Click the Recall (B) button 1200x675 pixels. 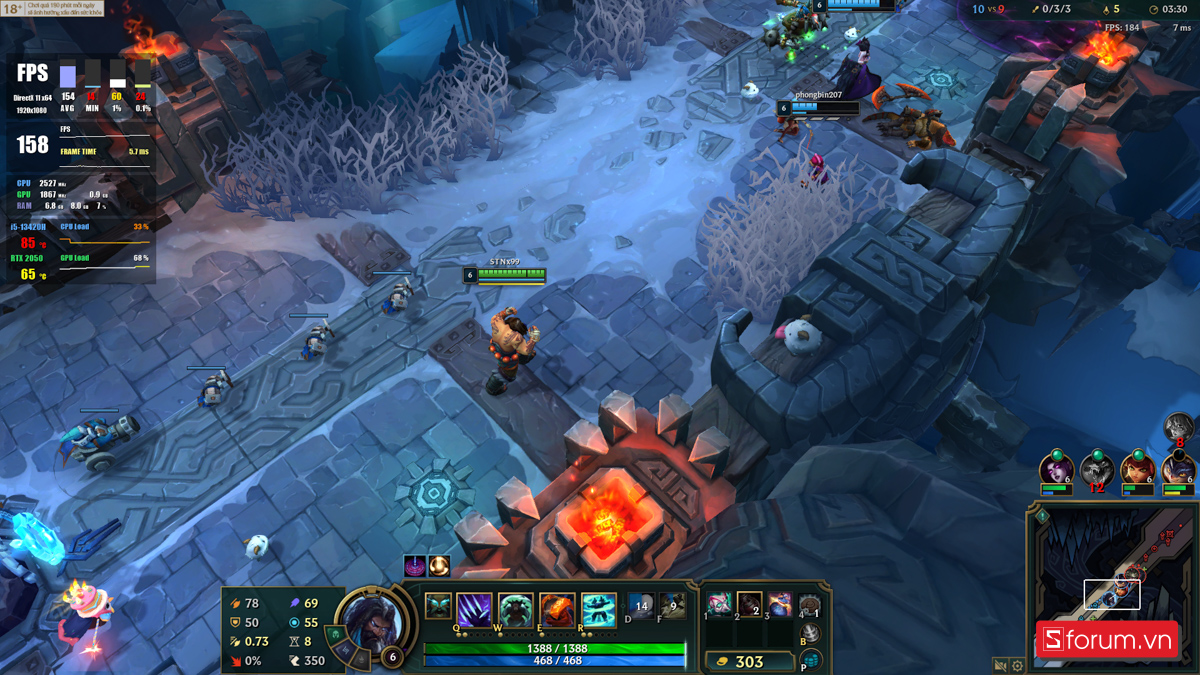point(811,633)
